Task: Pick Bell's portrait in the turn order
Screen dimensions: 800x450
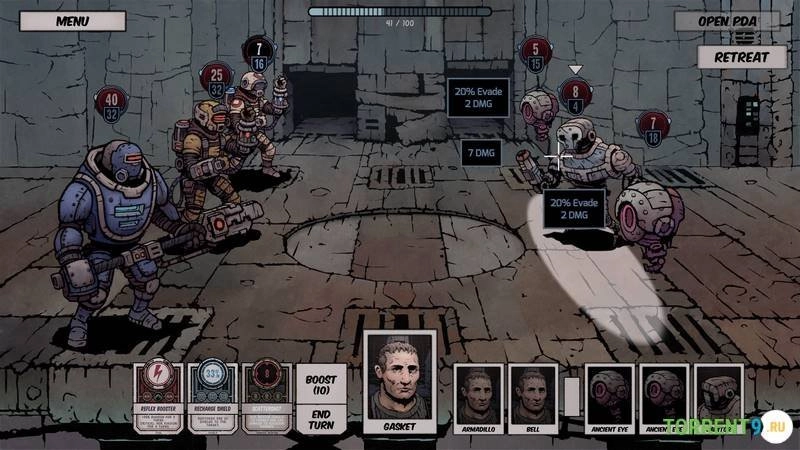Action: click(531, 398)
